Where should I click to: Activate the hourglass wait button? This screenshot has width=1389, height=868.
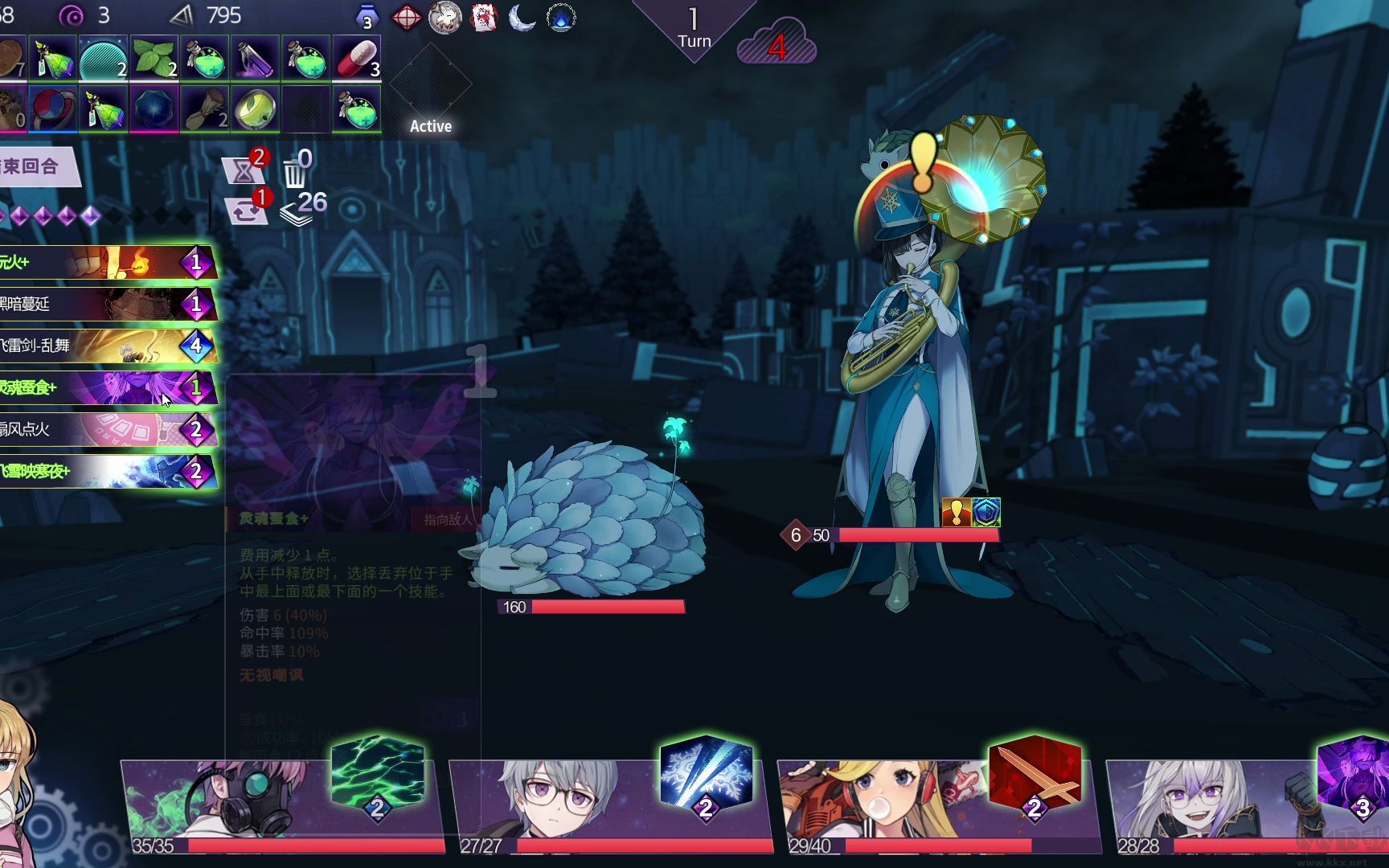pos(244,169)
